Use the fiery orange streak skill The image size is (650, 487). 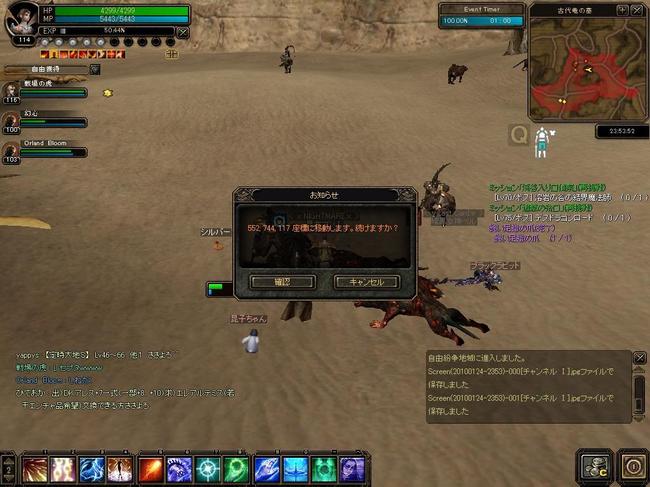coord(151,465)
